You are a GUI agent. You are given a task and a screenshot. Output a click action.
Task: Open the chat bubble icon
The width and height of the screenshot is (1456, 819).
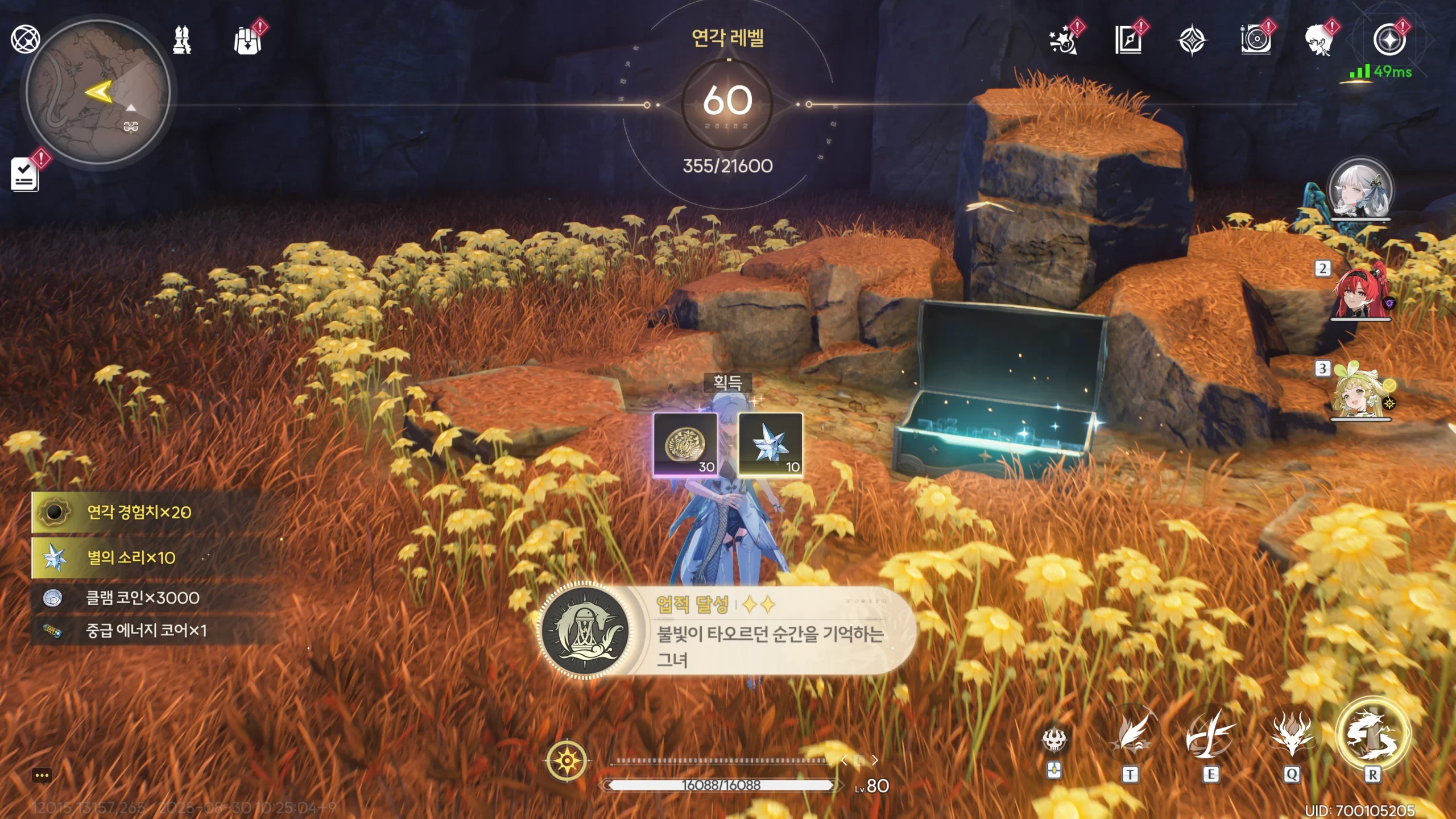coord(42,776)
